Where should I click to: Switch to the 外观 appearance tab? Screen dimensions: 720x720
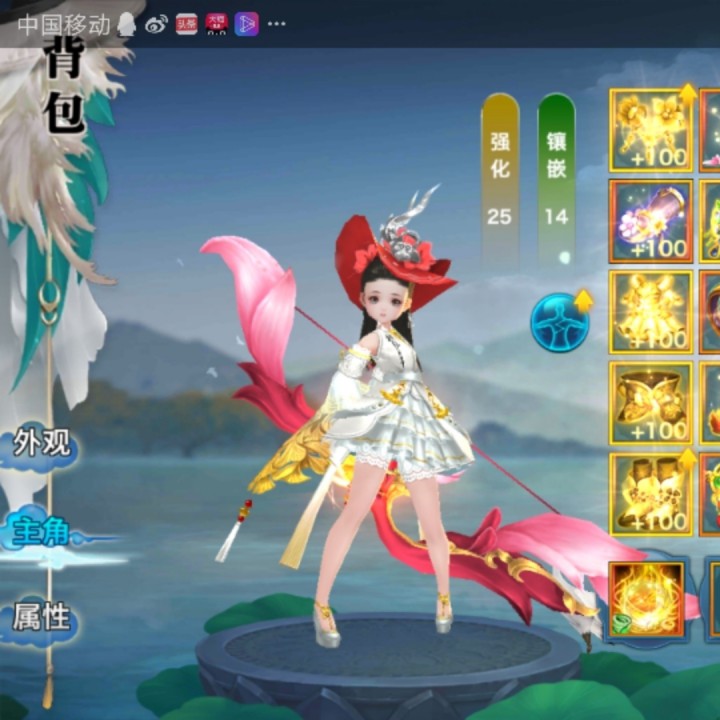(x=42, y=443)
